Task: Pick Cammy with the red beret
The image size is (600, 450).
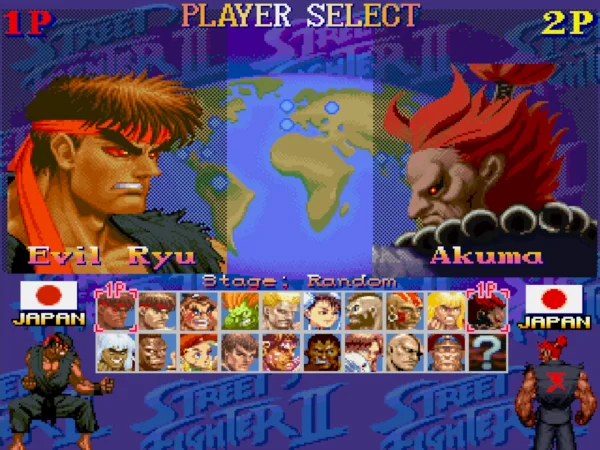Action: click(x=196, y=352)
